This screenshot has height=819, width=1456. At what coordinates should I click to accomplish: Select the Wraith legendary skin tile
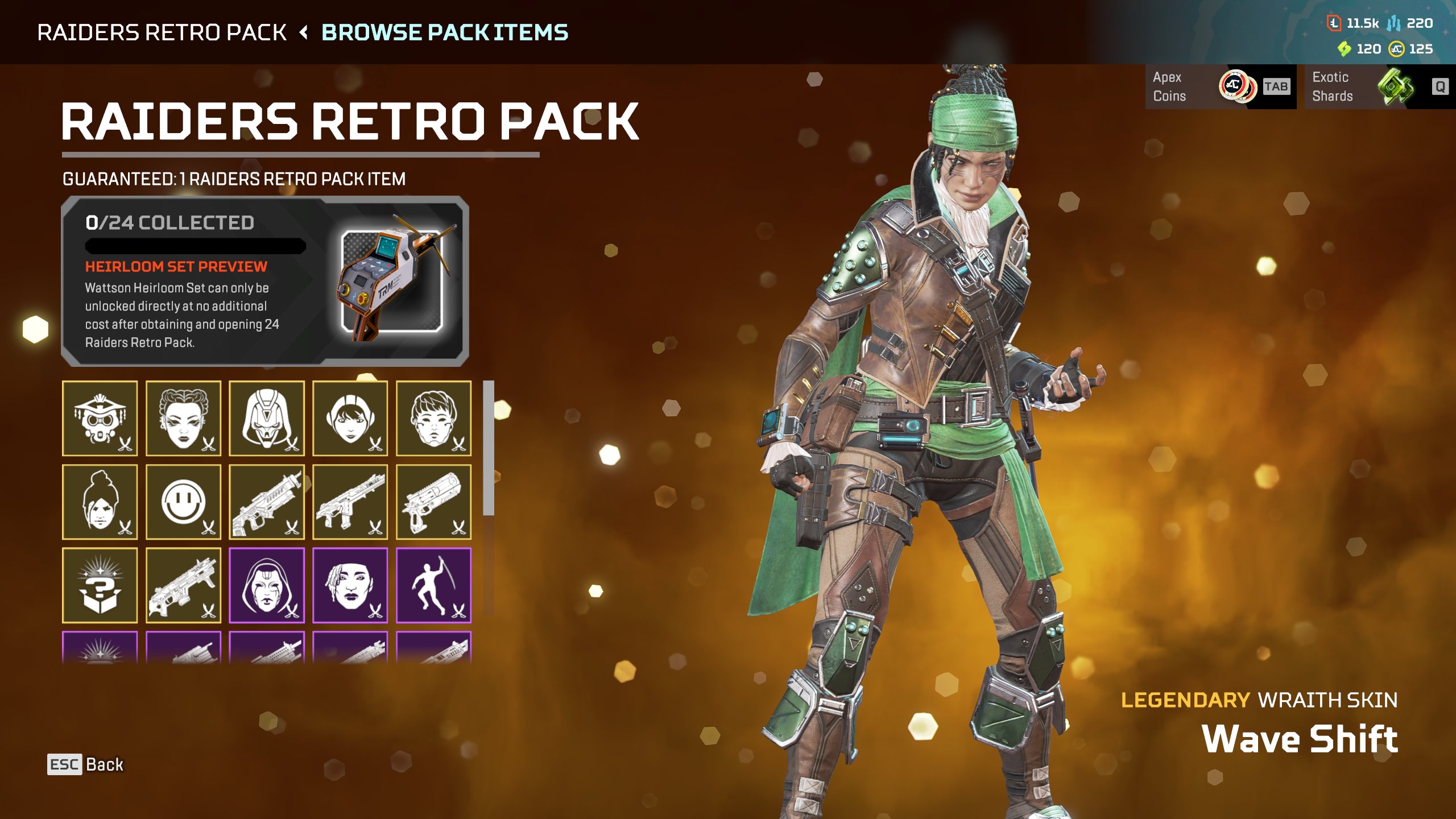click(100, 502)
